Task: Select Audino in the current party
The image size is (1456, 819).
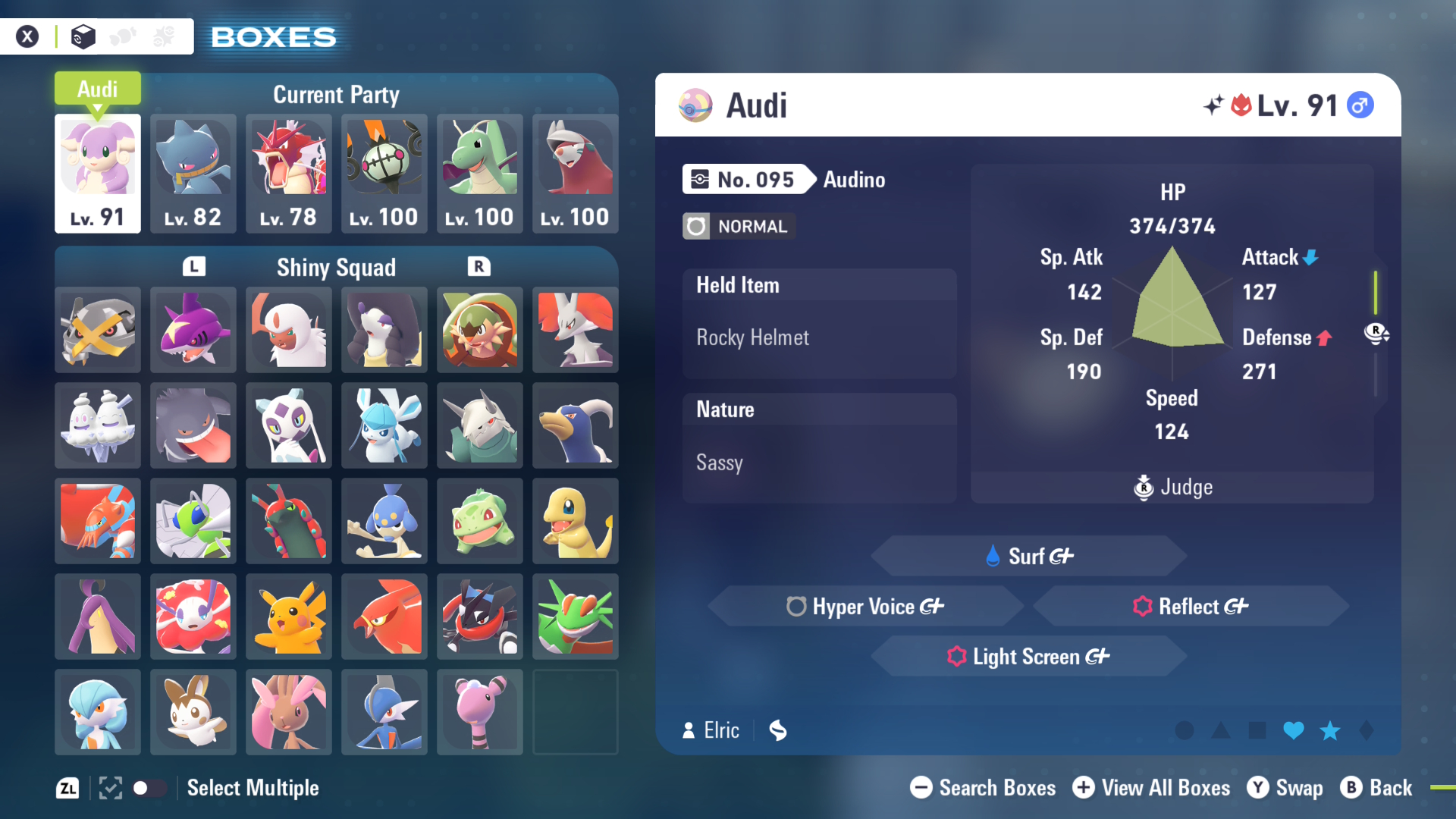Action: [98, 173]
